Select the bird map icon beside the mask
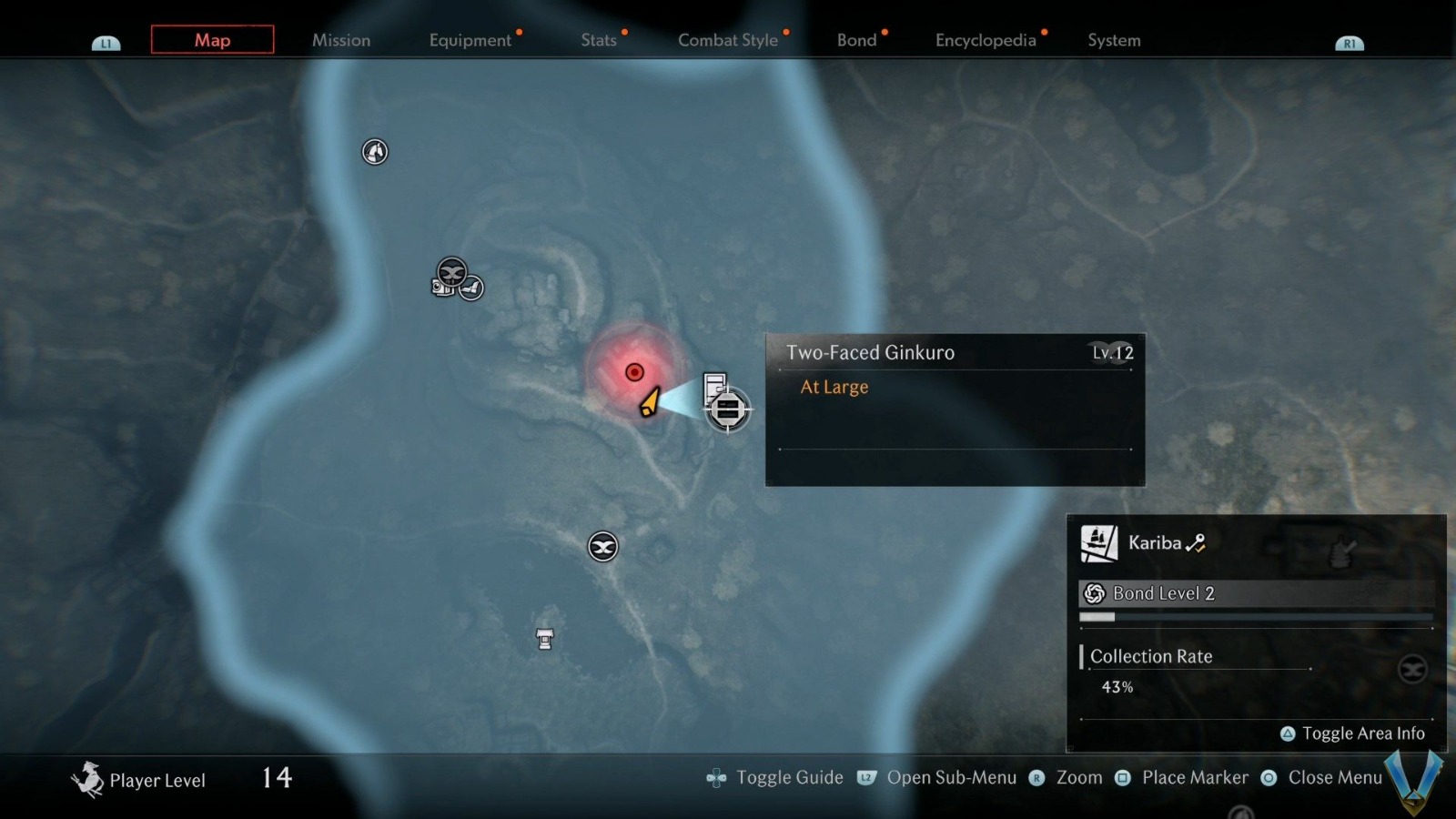The height and width of the screenshot is (819, 1456). coord(473,287)
